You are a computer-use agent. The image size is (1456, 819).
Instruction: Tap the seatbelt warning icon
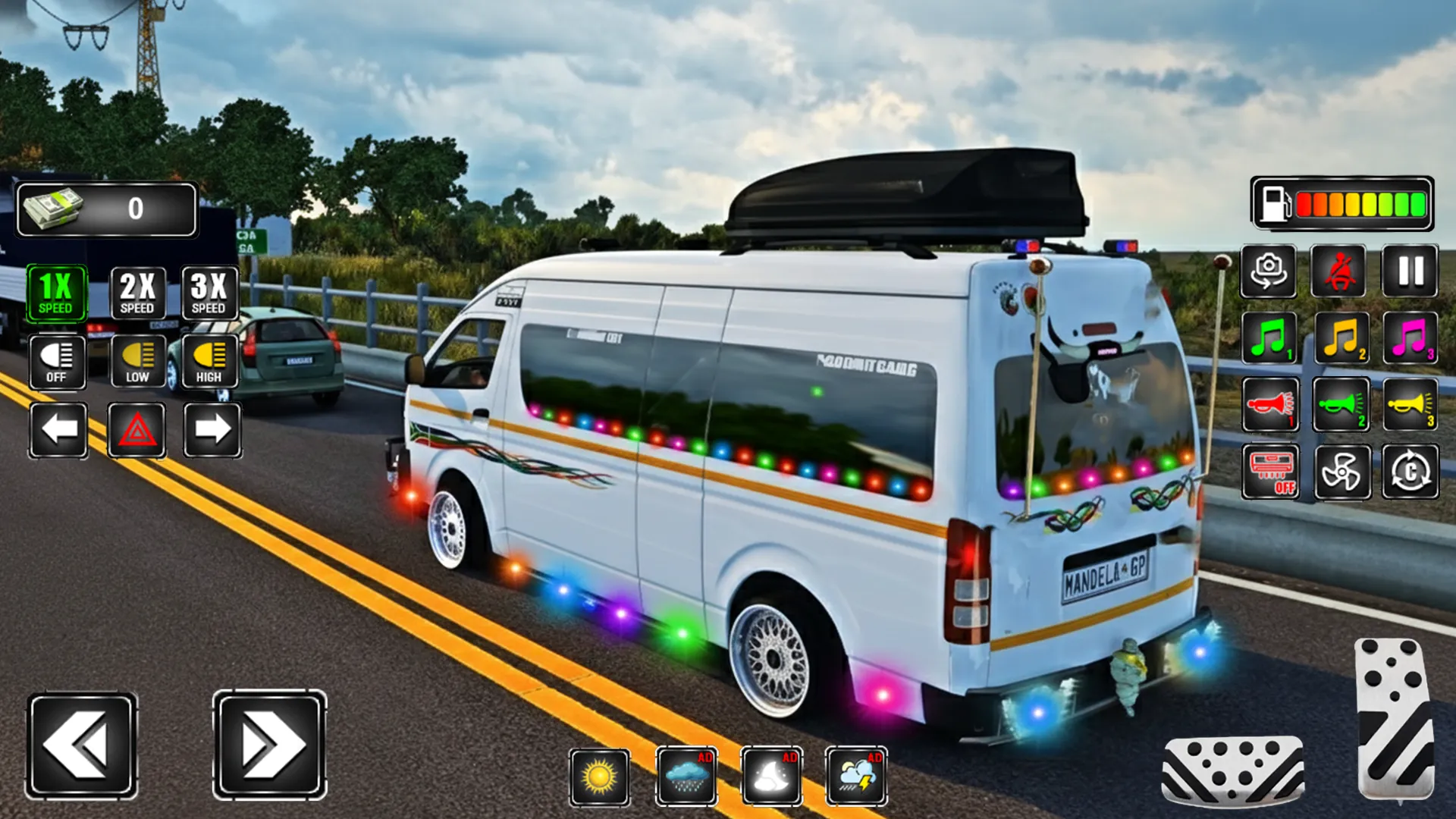1339,271
